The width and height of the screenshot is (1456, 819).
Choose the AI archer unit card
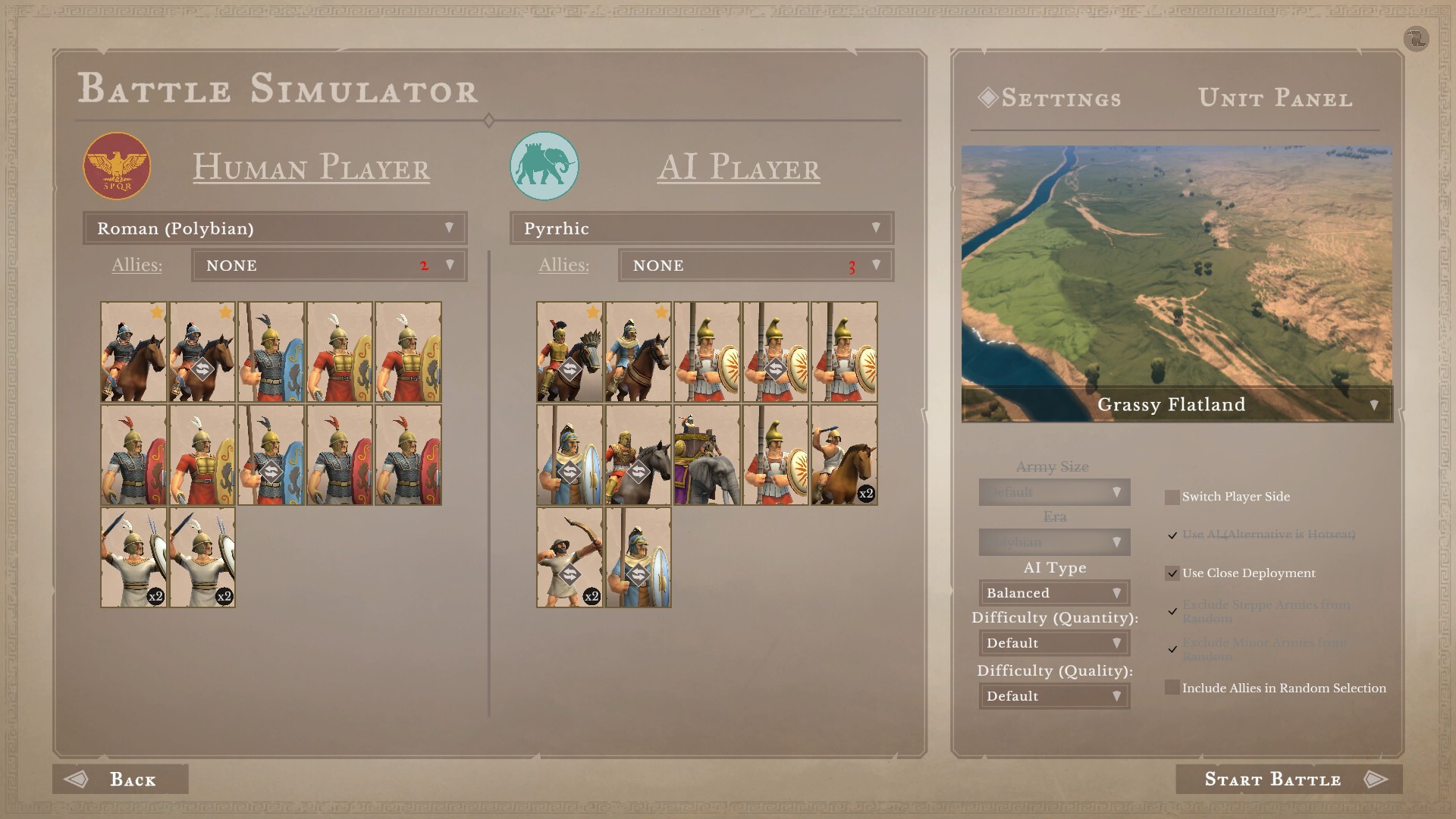coord(570,557)
